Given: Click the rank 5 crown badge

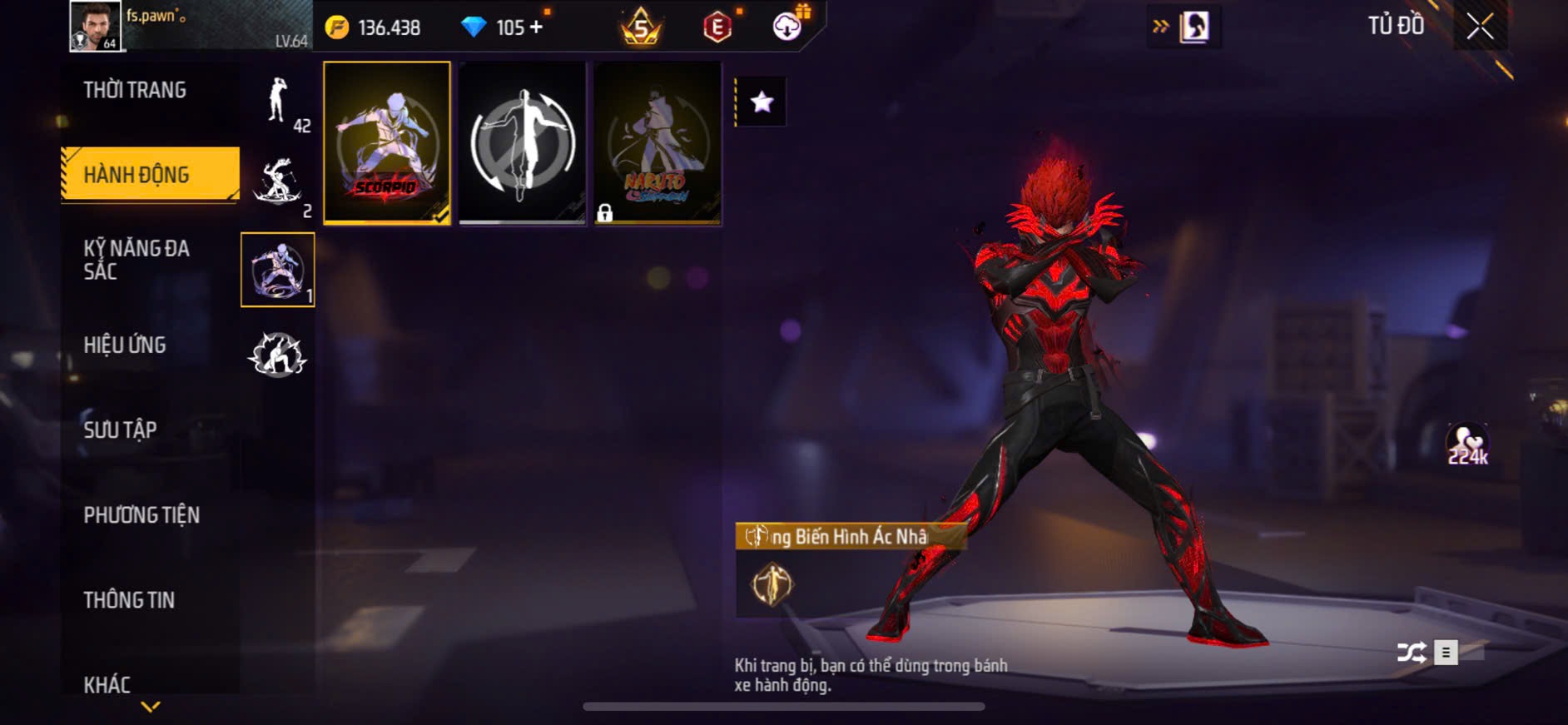Looking at the screenshot, I should 641,27.
